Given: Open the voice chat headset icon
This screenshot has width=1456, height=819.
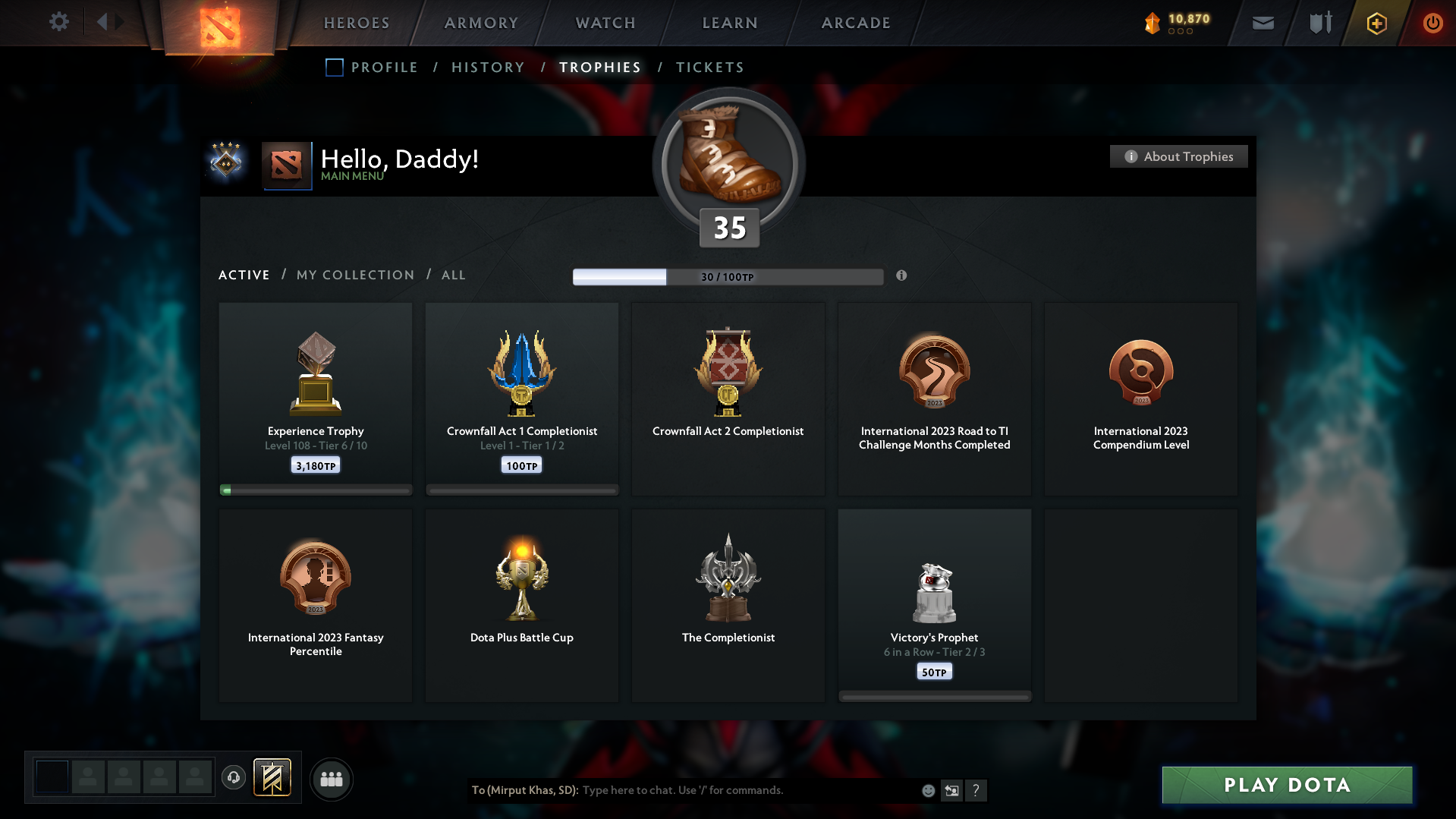Looking at the screenshot, I should click(x=234, y=779).
